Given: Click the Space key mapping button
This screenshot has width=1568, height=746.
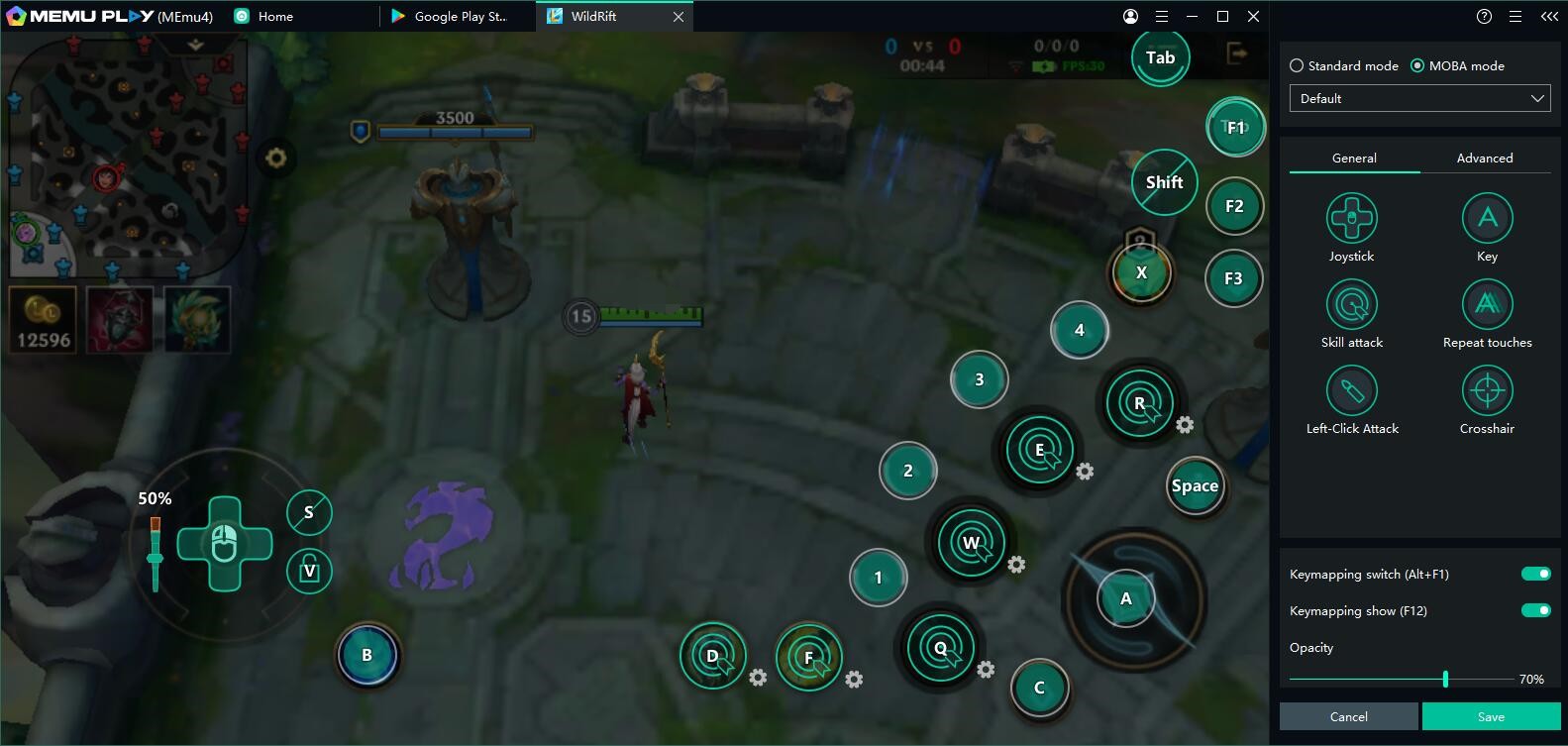Looking at the screenshot, I should coord(1195,485).
